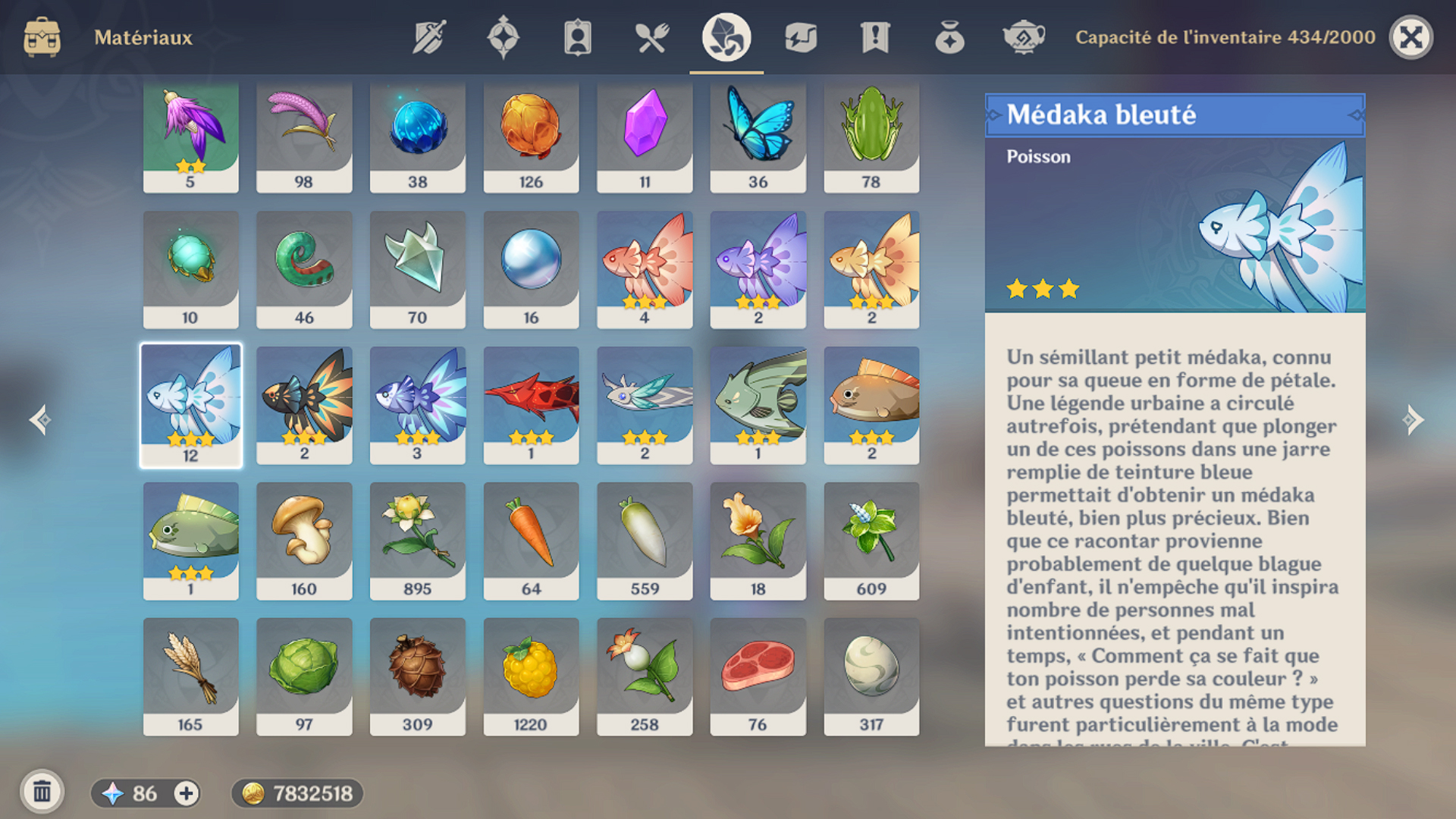Select the bird egg slot
Screen dimensions: 1456x819
click(871, 676)
